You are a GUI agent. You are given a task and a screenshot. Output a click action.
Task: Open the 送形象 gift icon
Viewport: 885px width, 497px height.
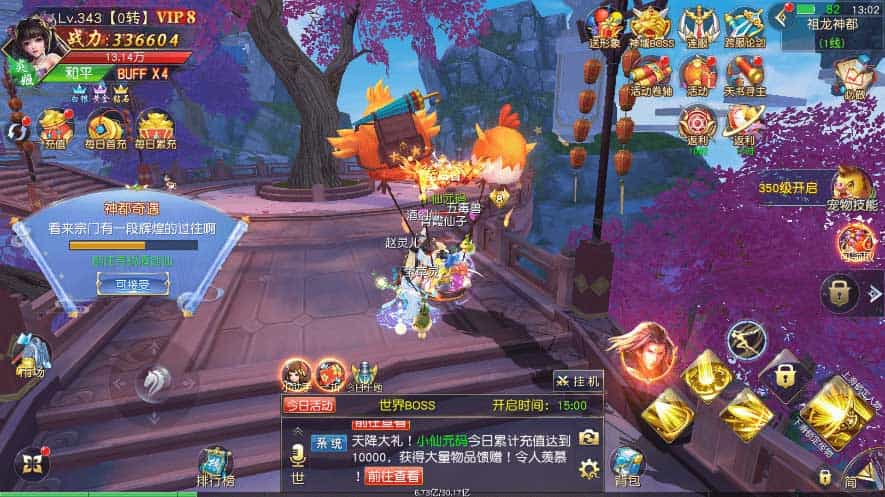click(x=604, y=25)
